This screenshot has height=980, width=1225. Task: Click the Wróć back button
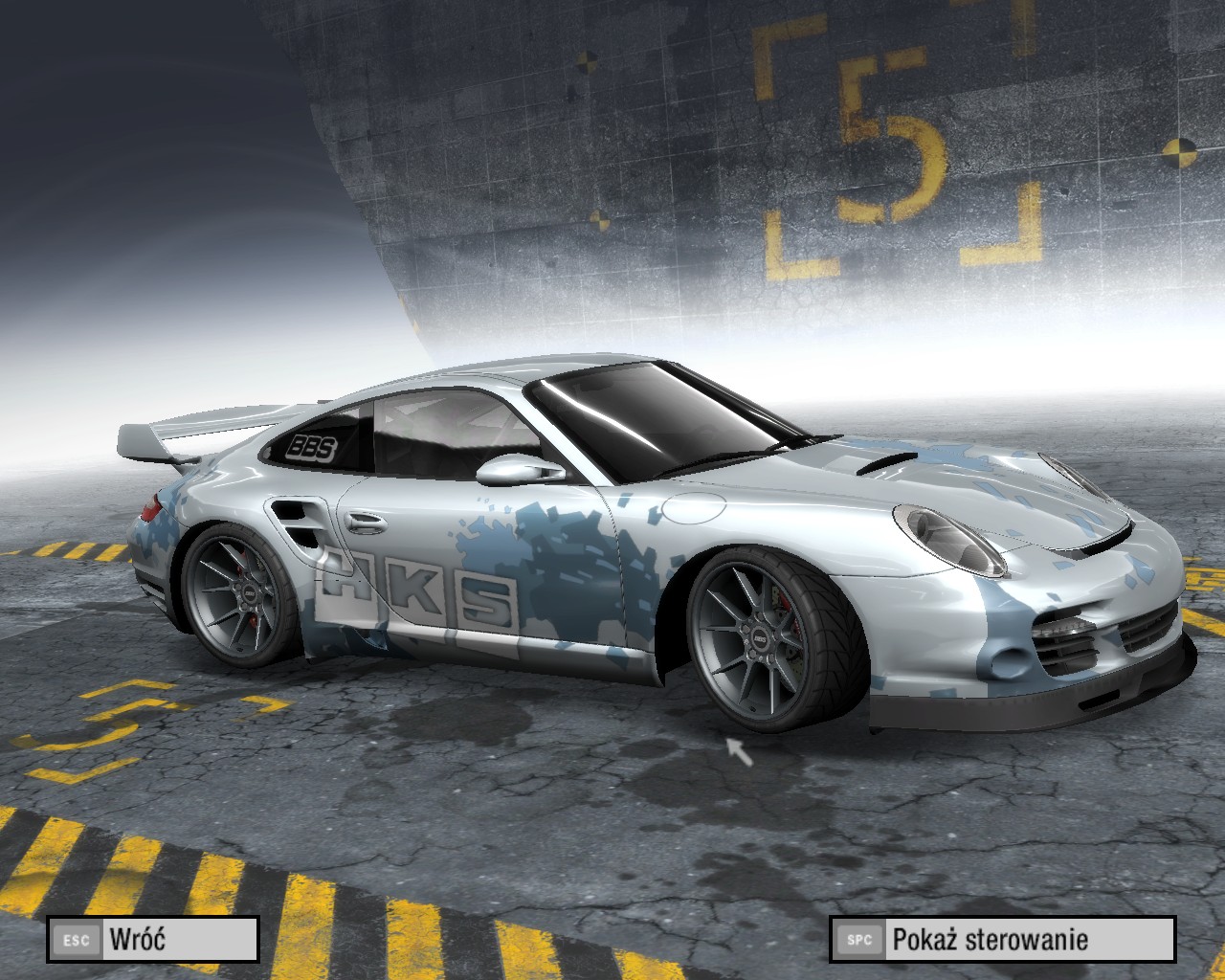153,939
